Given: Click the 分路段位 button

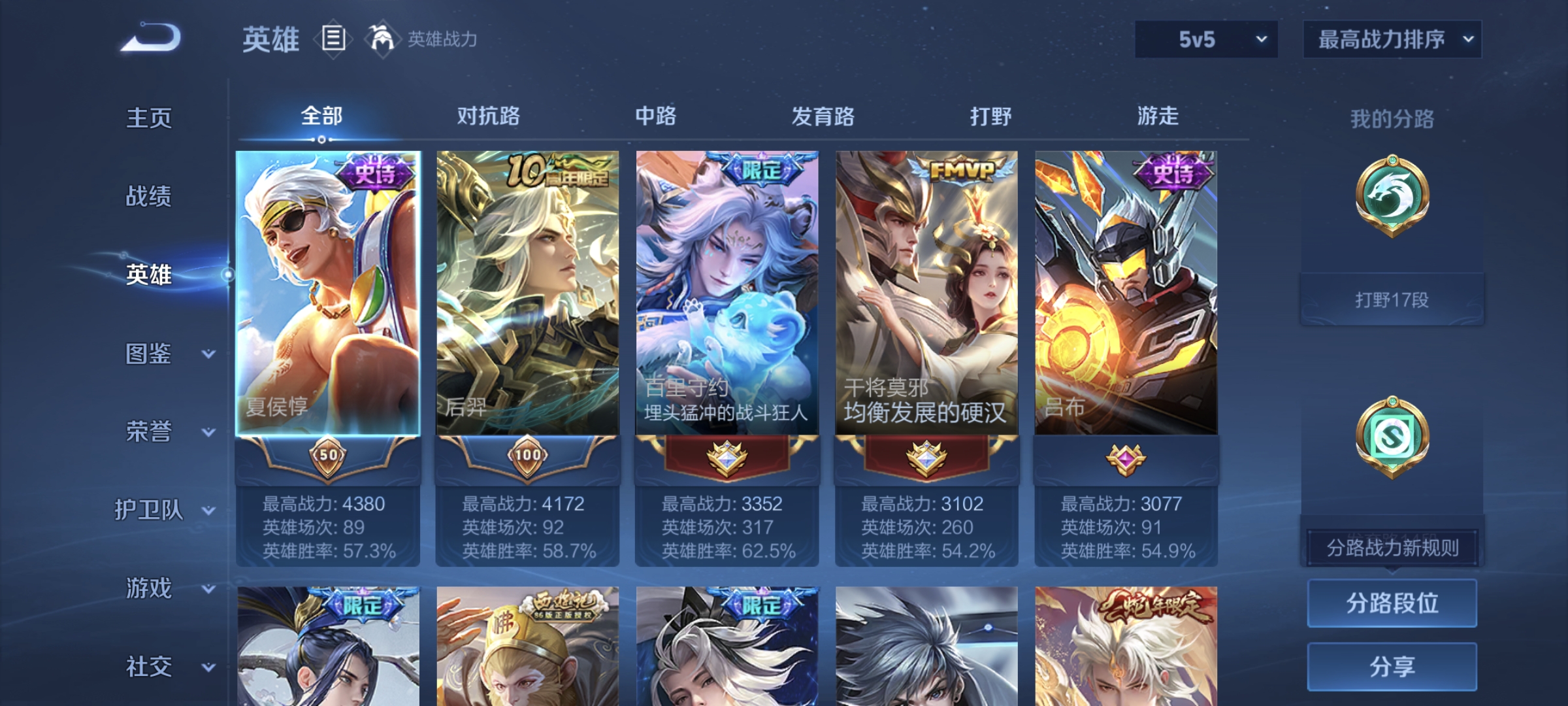Looking at the screenshot, I should 1392,603.
